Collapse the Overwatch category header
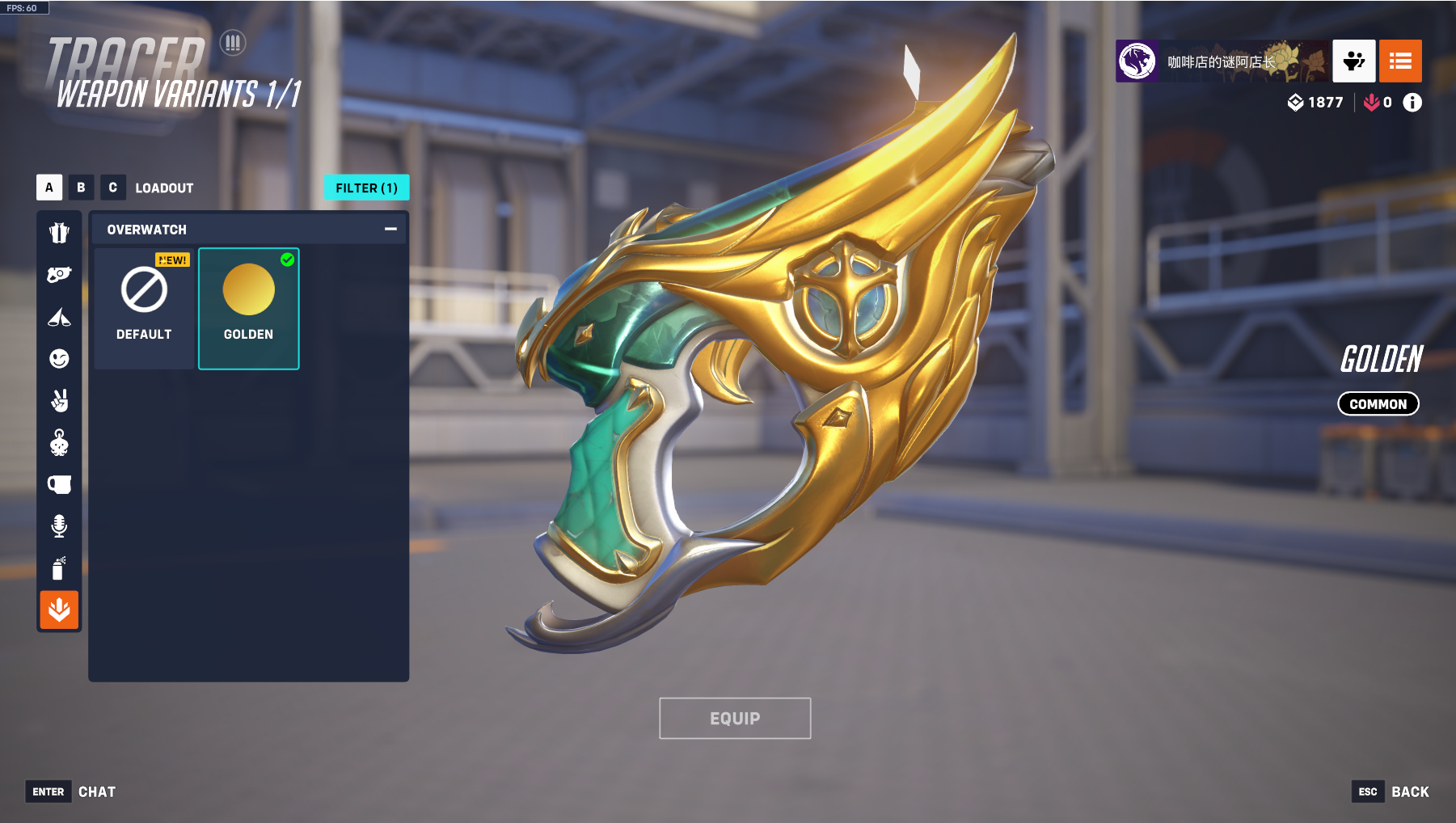1456x823 pixels. 390,230
